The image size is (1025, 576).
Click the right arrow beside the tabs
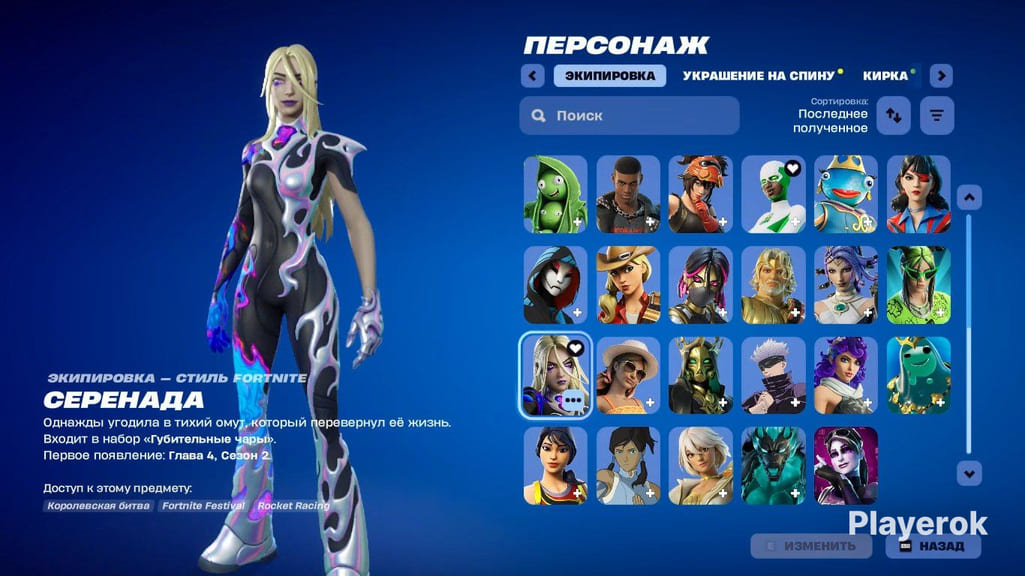(x=941, y=76)
